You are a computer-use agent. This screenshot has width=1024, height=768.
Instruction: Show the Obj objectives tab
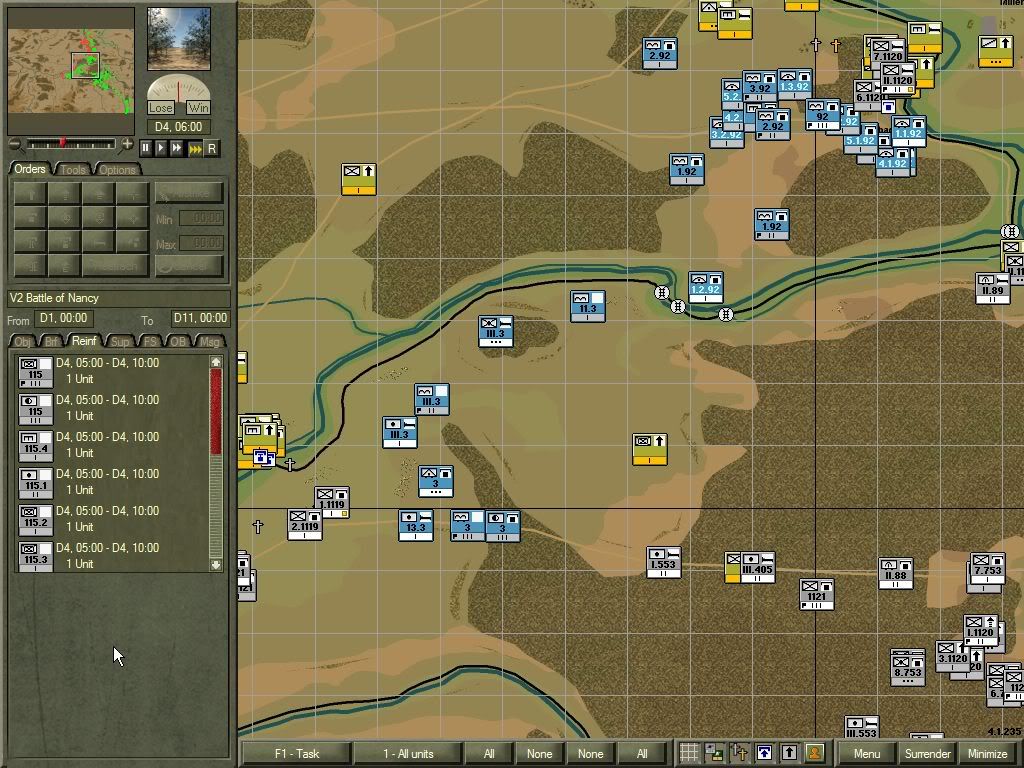click(x=22, y=342)
